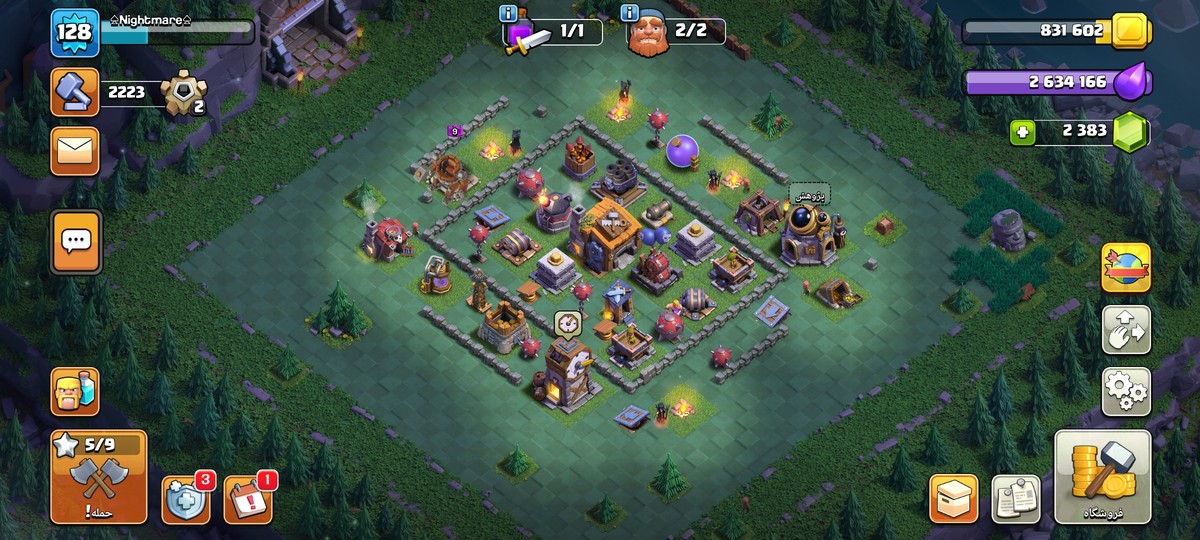
Task: Open the layout editor notes button
Action: [1016, 498]
